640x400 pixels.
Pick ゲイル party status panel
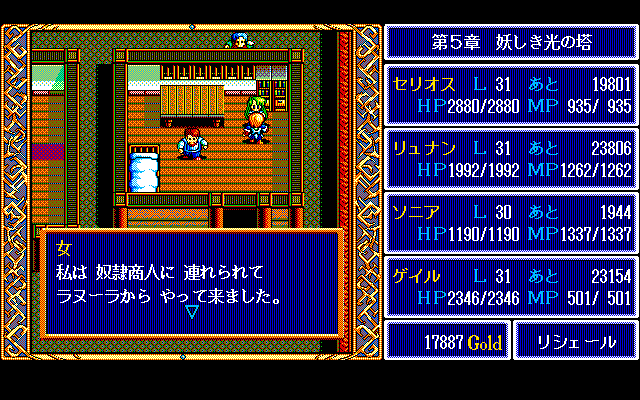510,287
